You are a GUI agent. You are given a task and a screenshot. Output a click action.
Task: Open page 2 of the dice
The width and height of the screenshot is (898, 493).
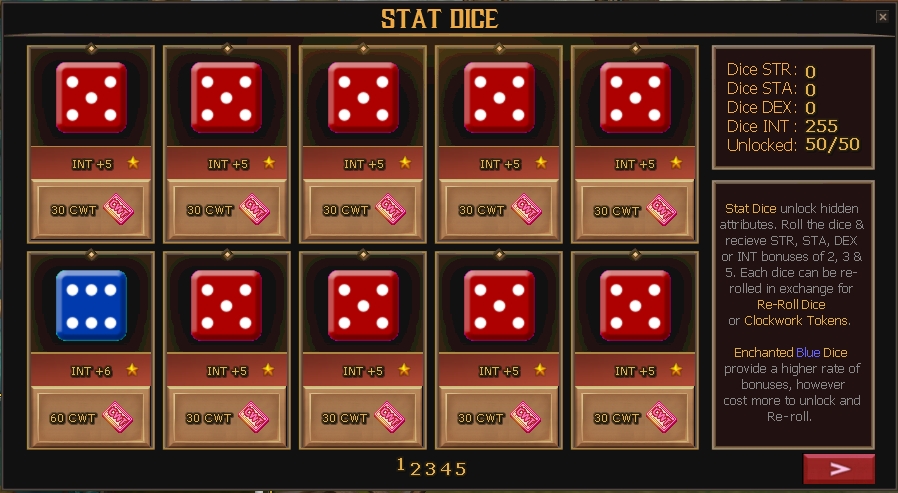point(416,468)
